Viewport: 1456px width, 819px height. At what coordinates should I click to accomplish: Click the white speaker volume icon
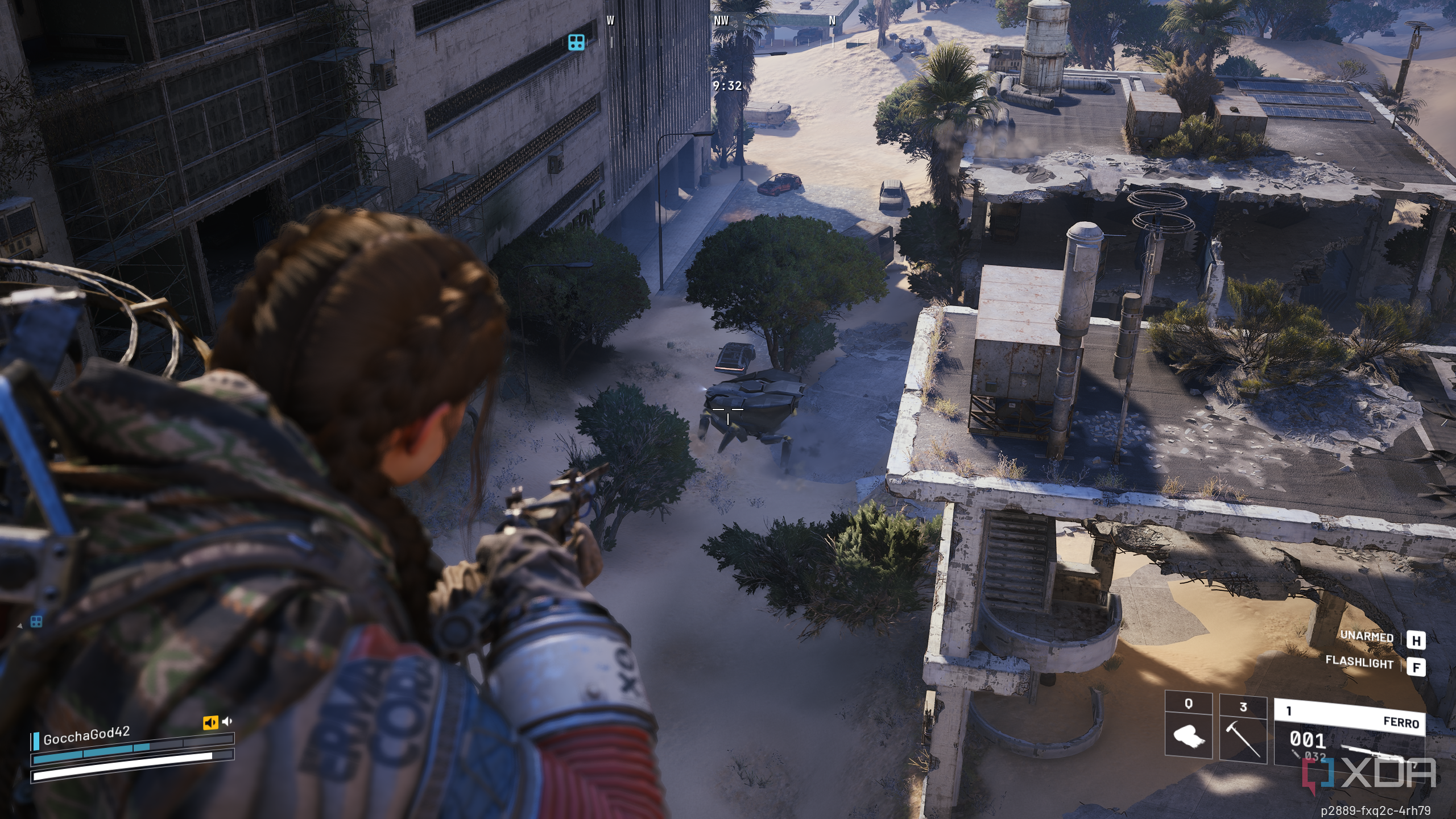point(227,721)
